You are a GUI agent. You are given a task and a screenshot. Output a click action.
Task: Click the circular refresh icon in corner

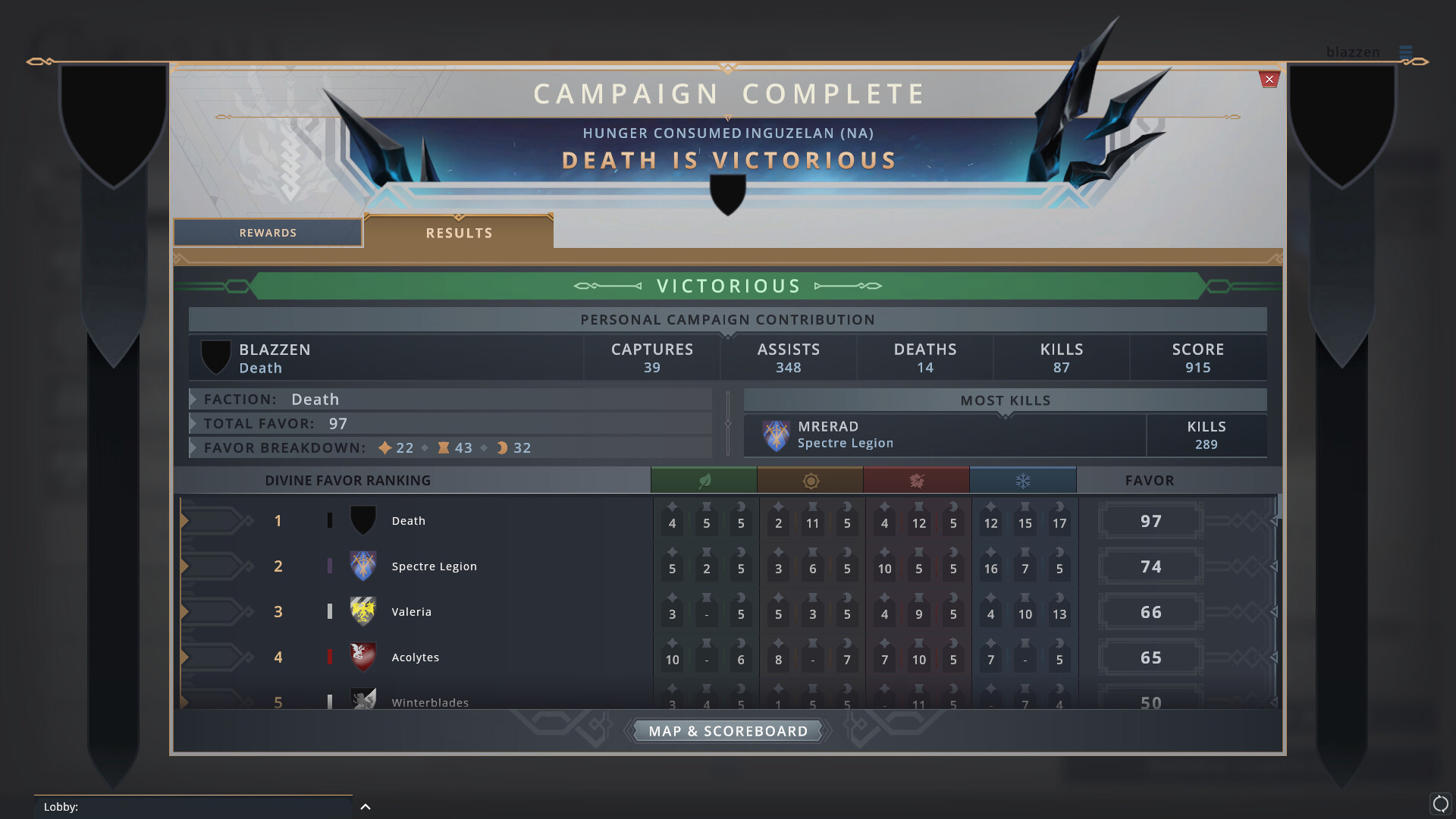point(1440,804)
